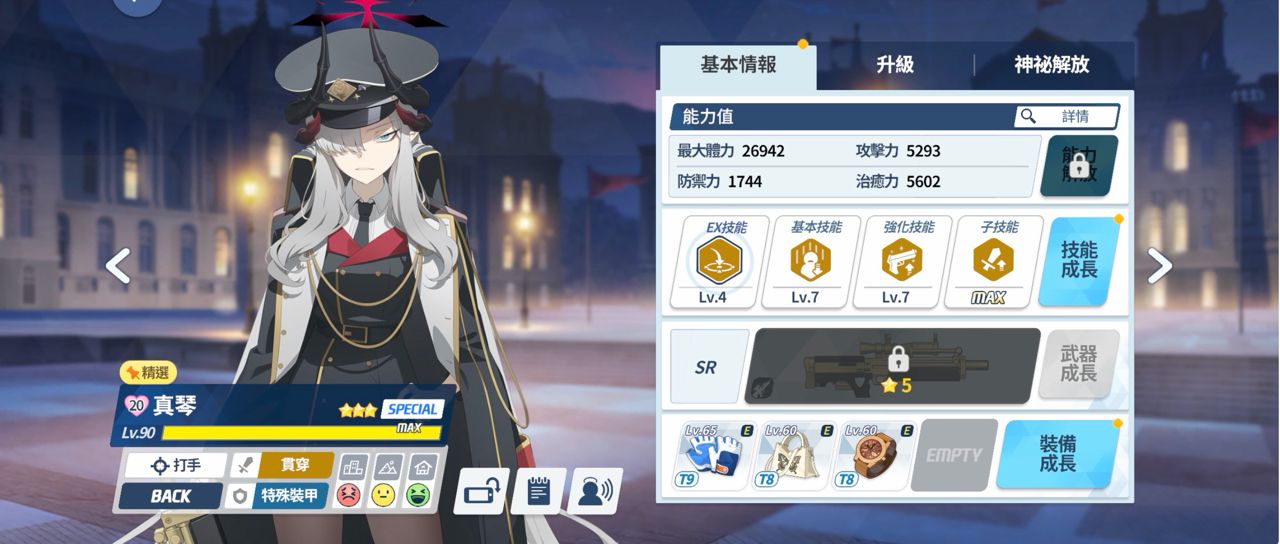
Task: Show stat details with 詳情 button
Action: coord(1066,117)
